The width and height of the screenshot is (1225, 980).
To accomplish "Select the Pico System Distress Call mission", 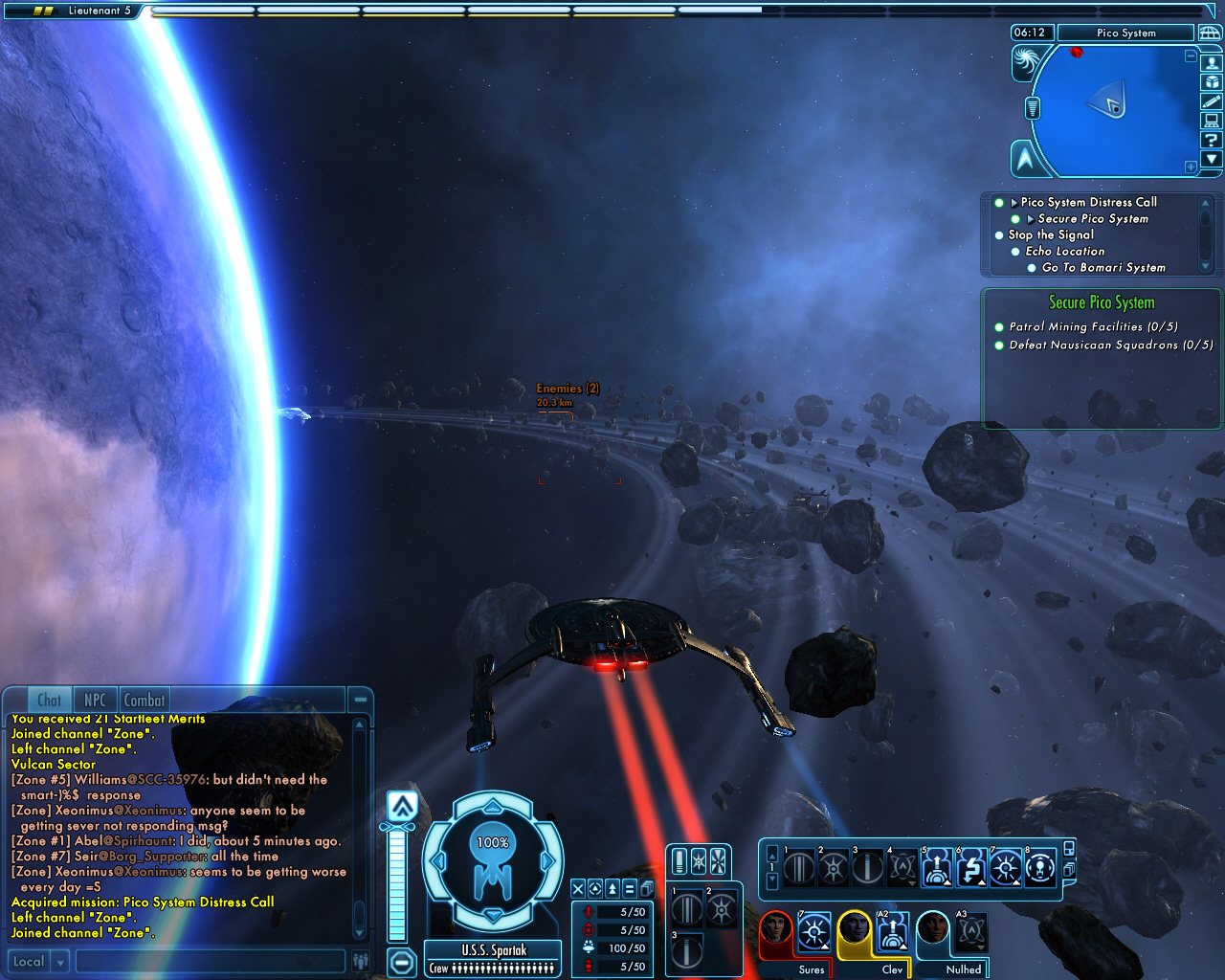I will [1088, 202].
